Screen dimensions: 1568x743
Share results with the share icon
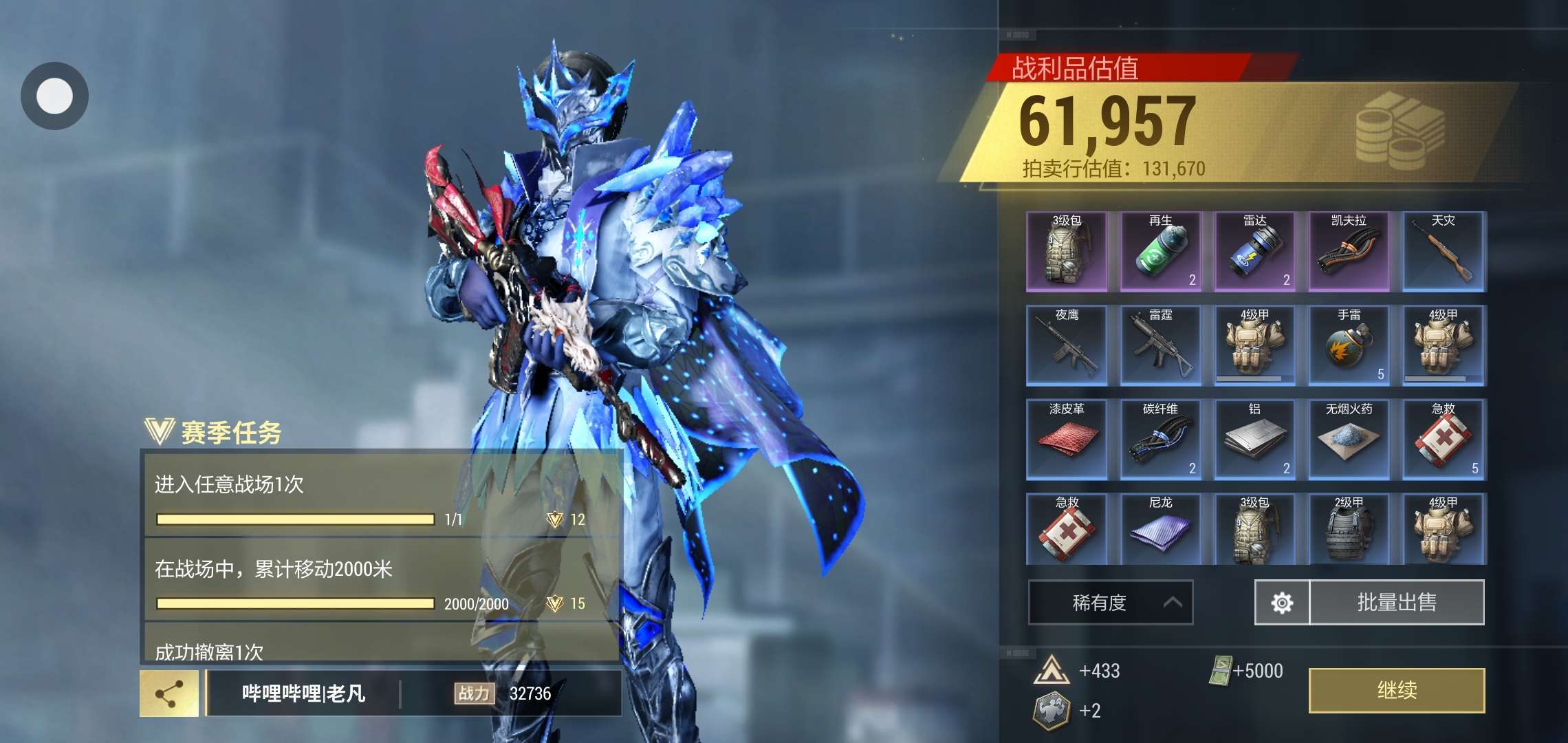(169, 693)
